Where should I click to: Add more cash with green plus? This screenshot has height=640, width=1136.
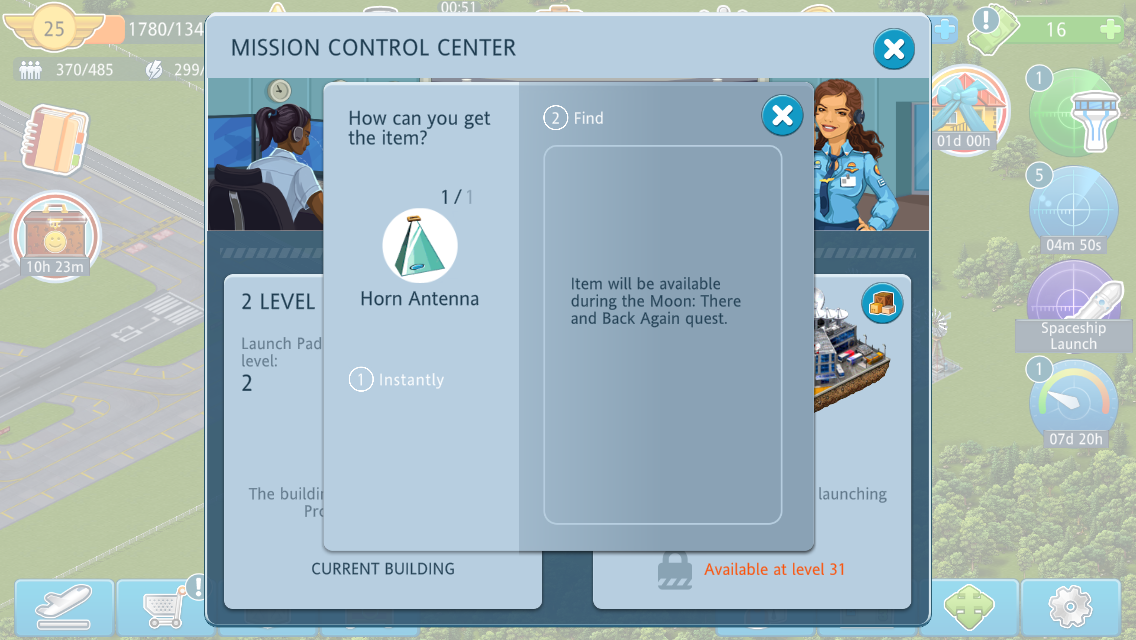1110,30
